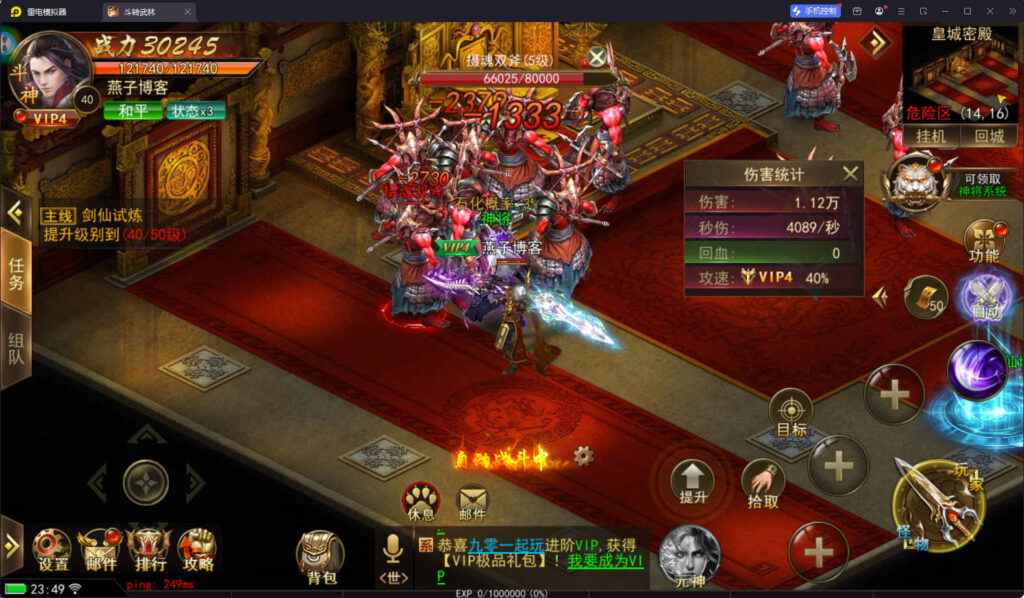Open the 剑仙试炼 main quest tracker

coord(112,224)
